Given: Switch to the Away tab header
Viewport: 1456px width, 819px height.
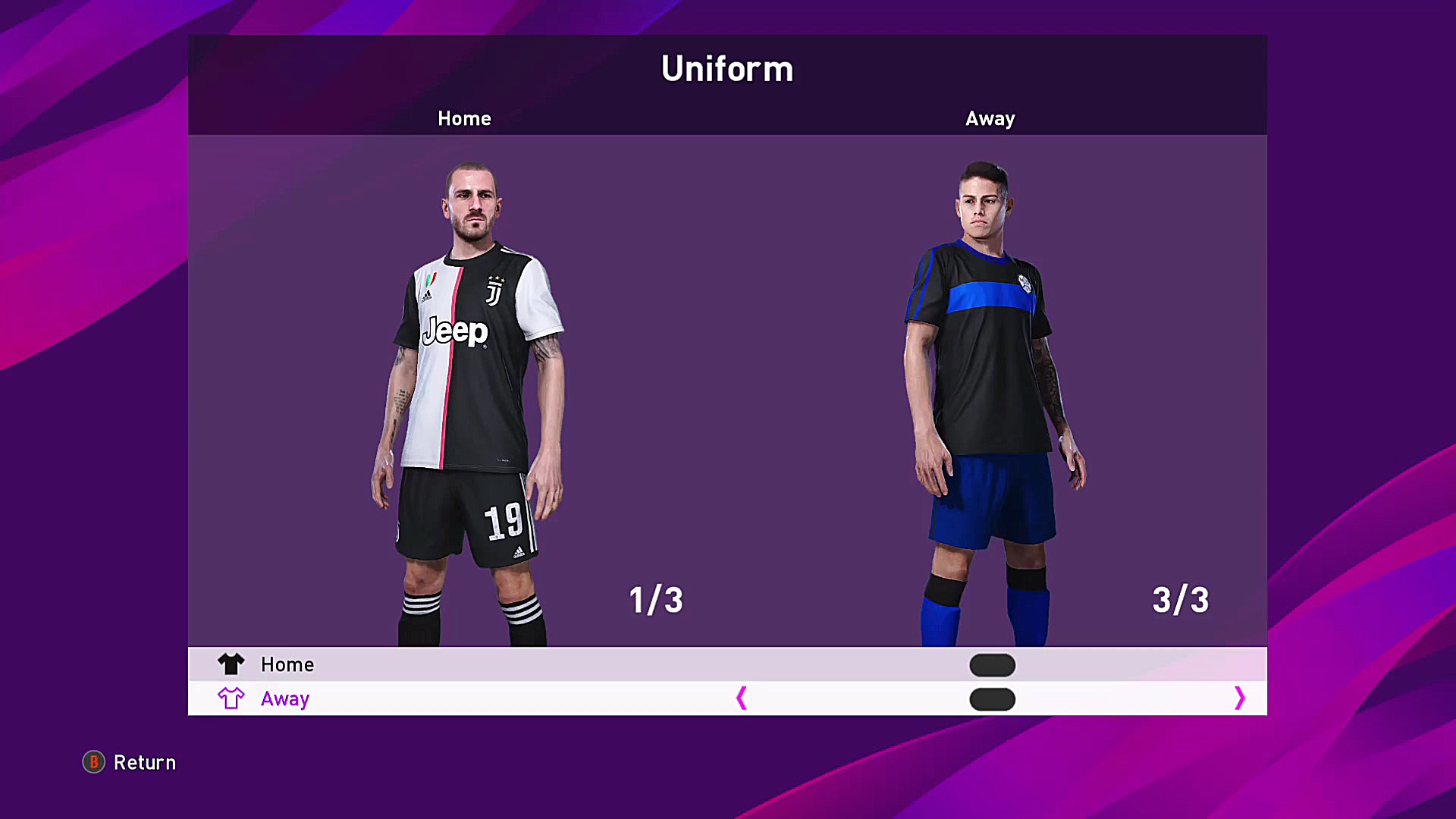Looking at the screenshot, I should (990, 118).
